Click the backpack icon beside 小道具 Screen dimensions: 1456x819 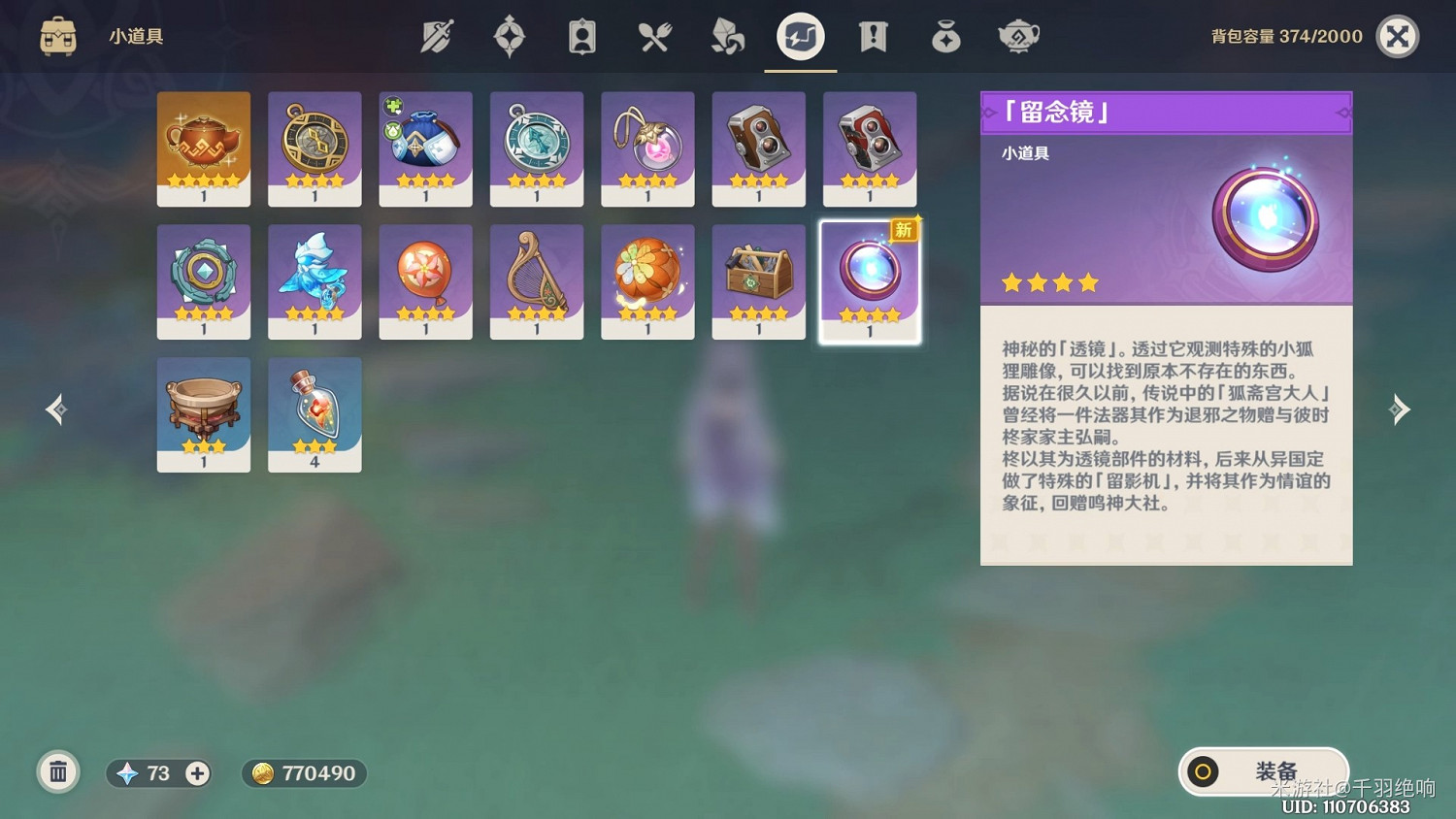[x=57, y=36]
